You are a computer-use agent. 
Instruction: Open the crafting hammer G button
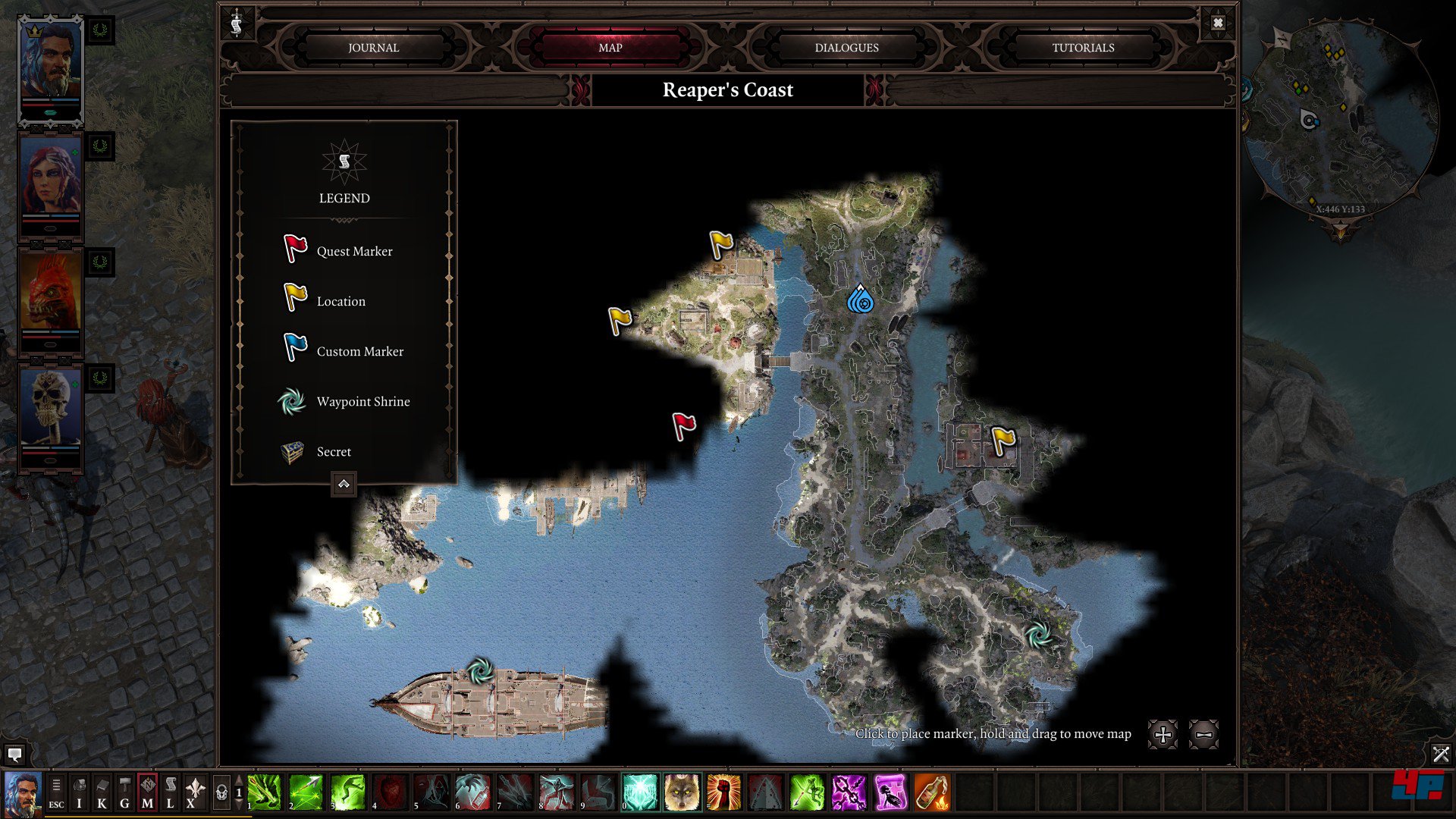point(124,793)
